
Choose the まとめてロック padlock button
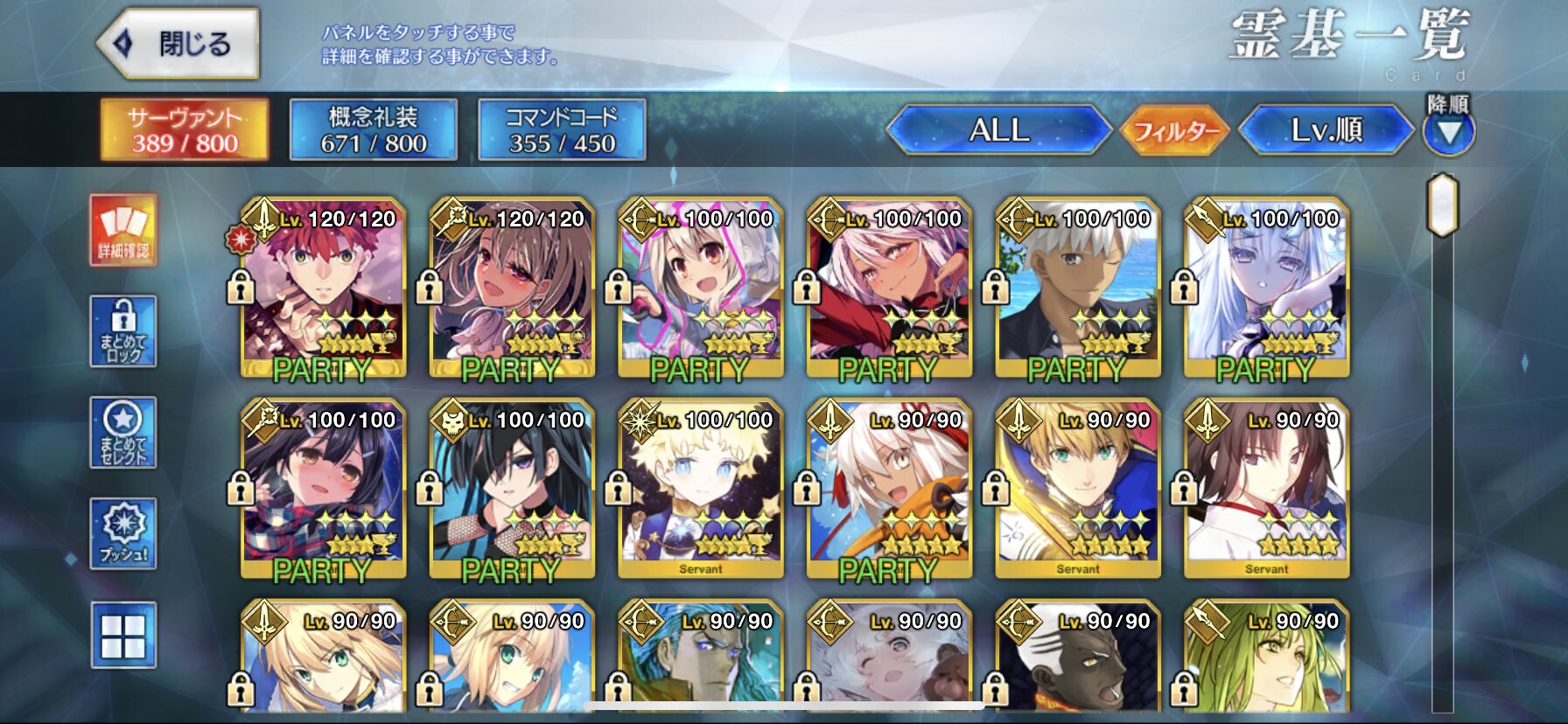click(x=123, y=331)
